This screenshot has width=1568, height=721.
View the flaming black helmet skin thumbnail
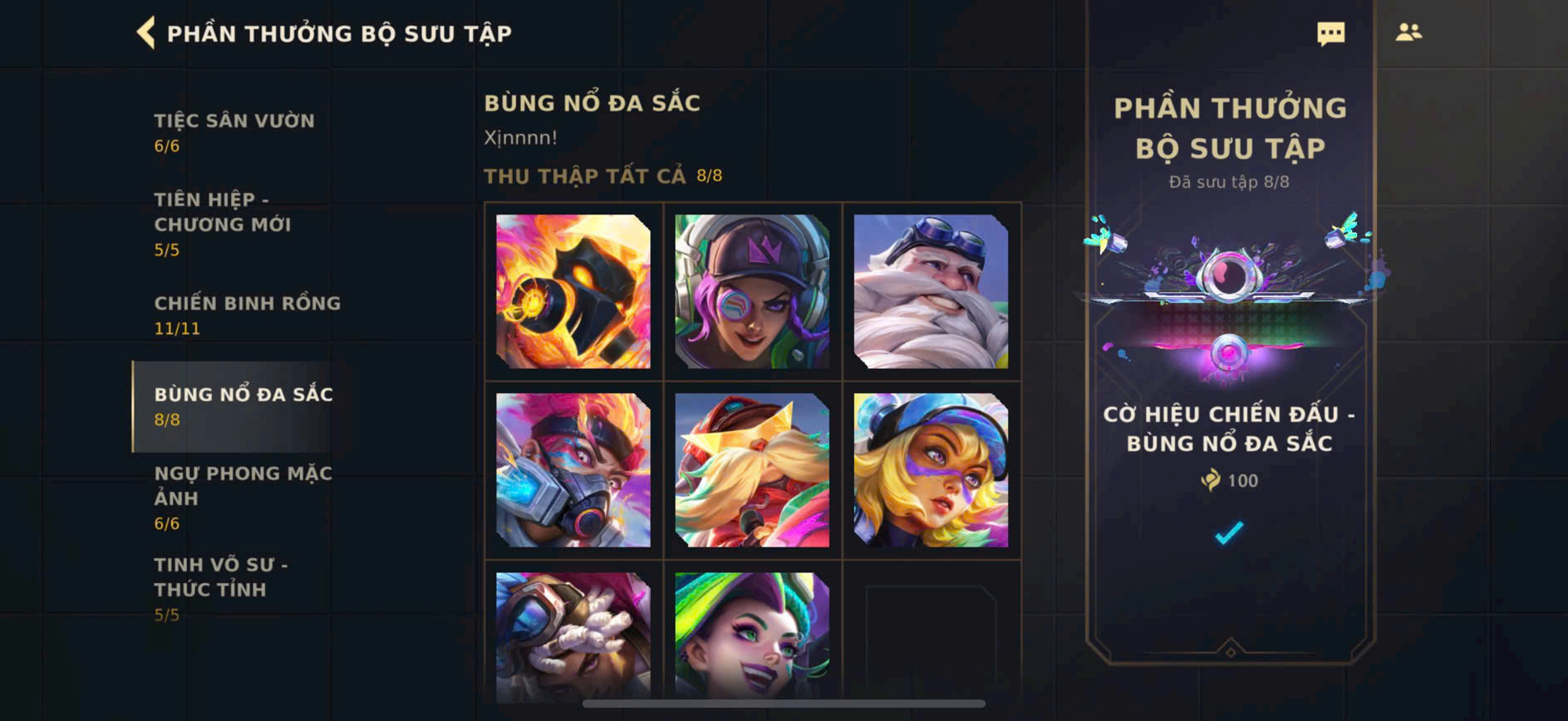(573, 292)
